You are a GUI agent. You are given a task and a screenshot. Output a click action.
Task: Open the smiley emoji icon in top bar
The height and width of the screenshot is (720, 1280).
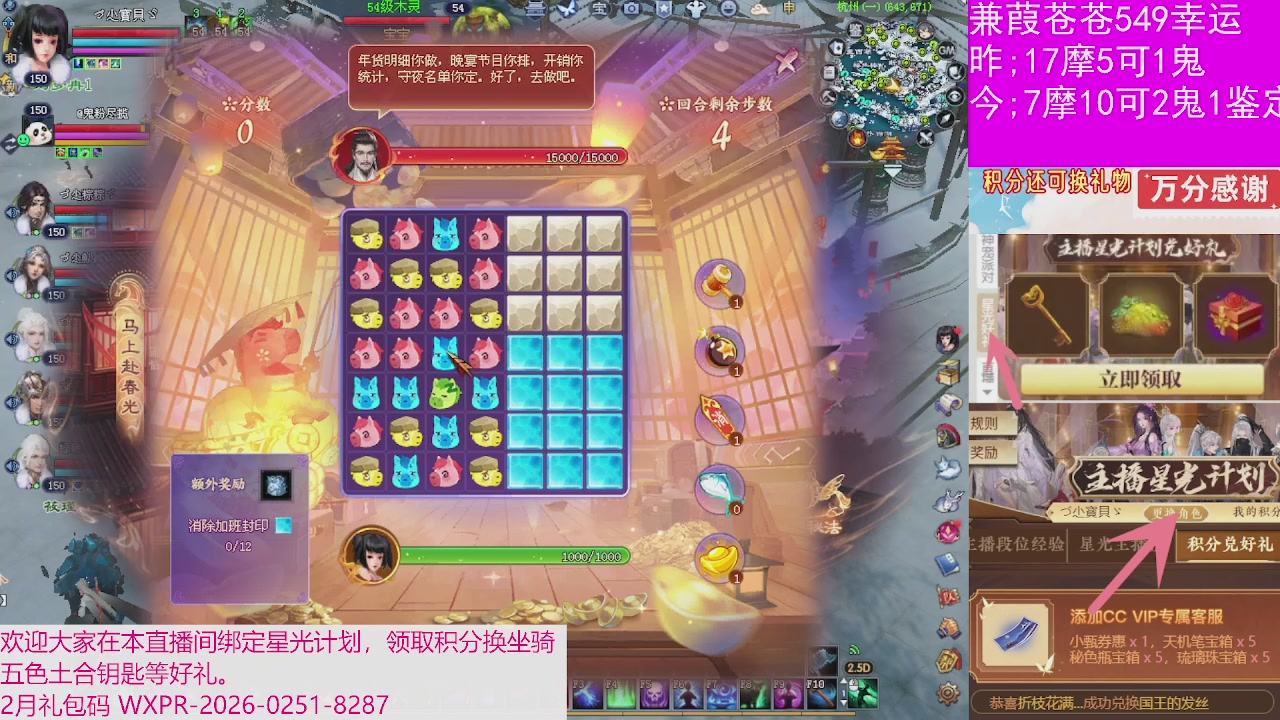tap(727, 9)
